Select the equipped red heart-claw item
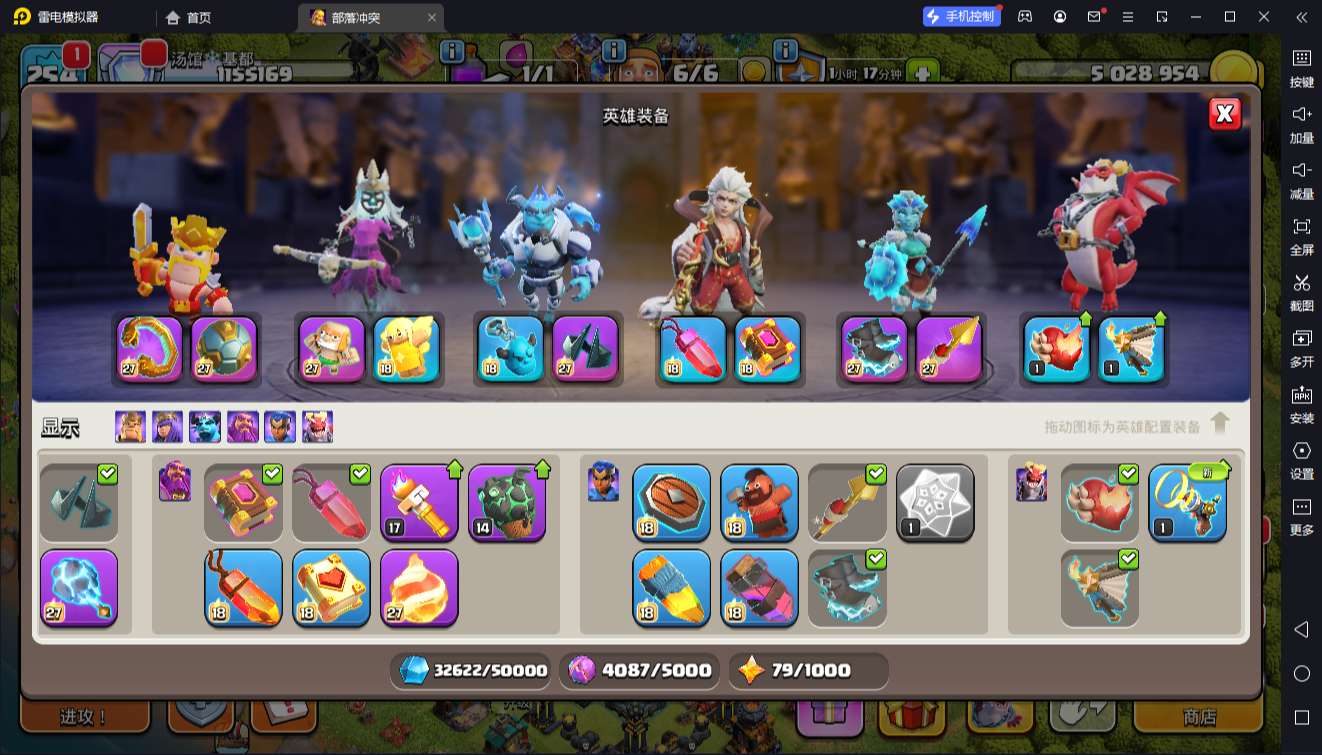This screenshot has height=755, width=1322. click(x=1057, y=349)
